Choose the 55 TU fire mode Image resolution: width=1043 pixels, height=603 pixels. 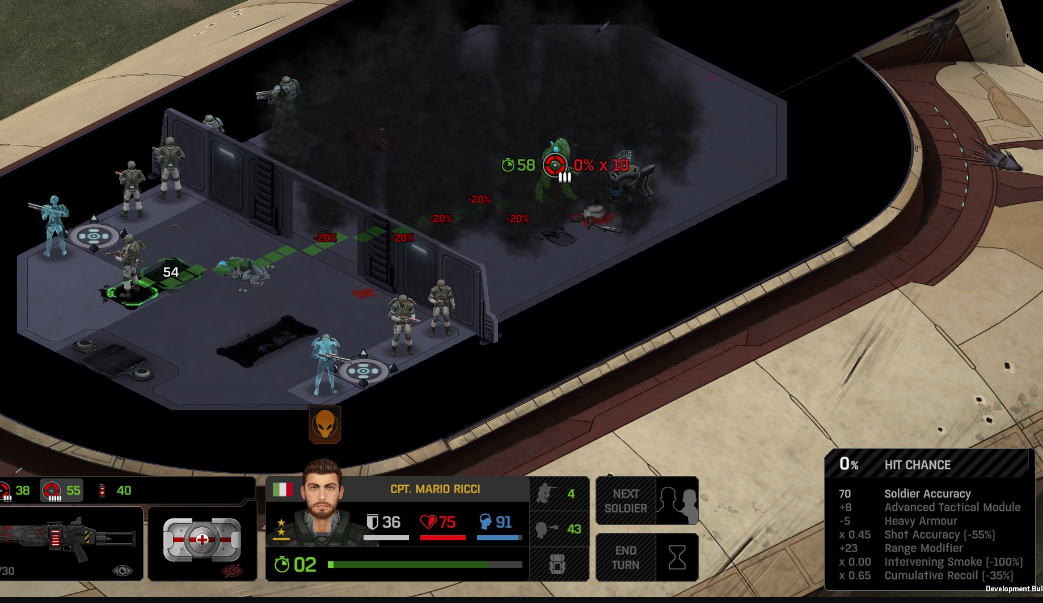tap(61, 490)
